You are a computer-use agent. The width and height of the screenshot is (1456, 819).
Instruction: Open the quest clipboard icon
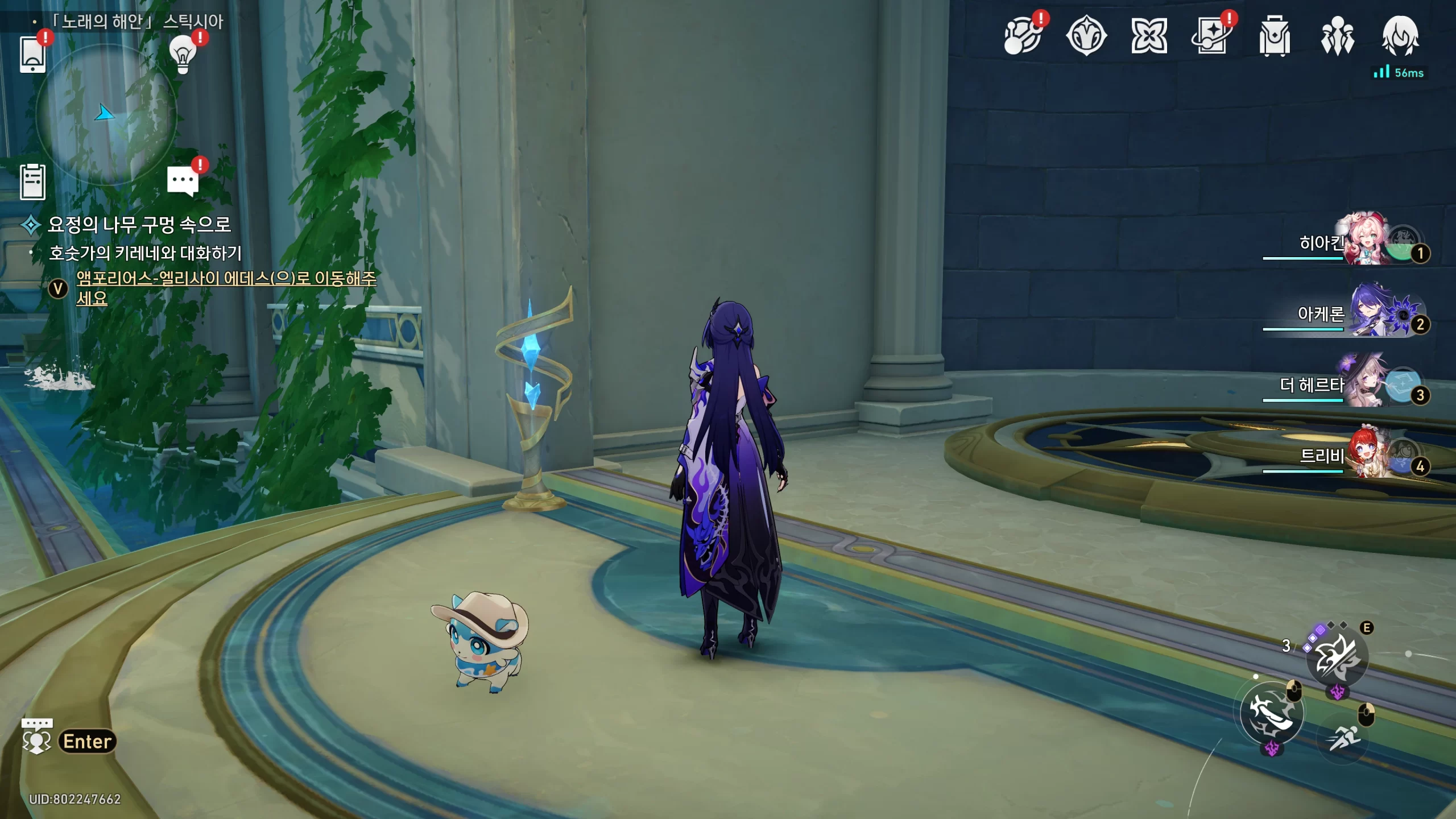pos(33,182)
